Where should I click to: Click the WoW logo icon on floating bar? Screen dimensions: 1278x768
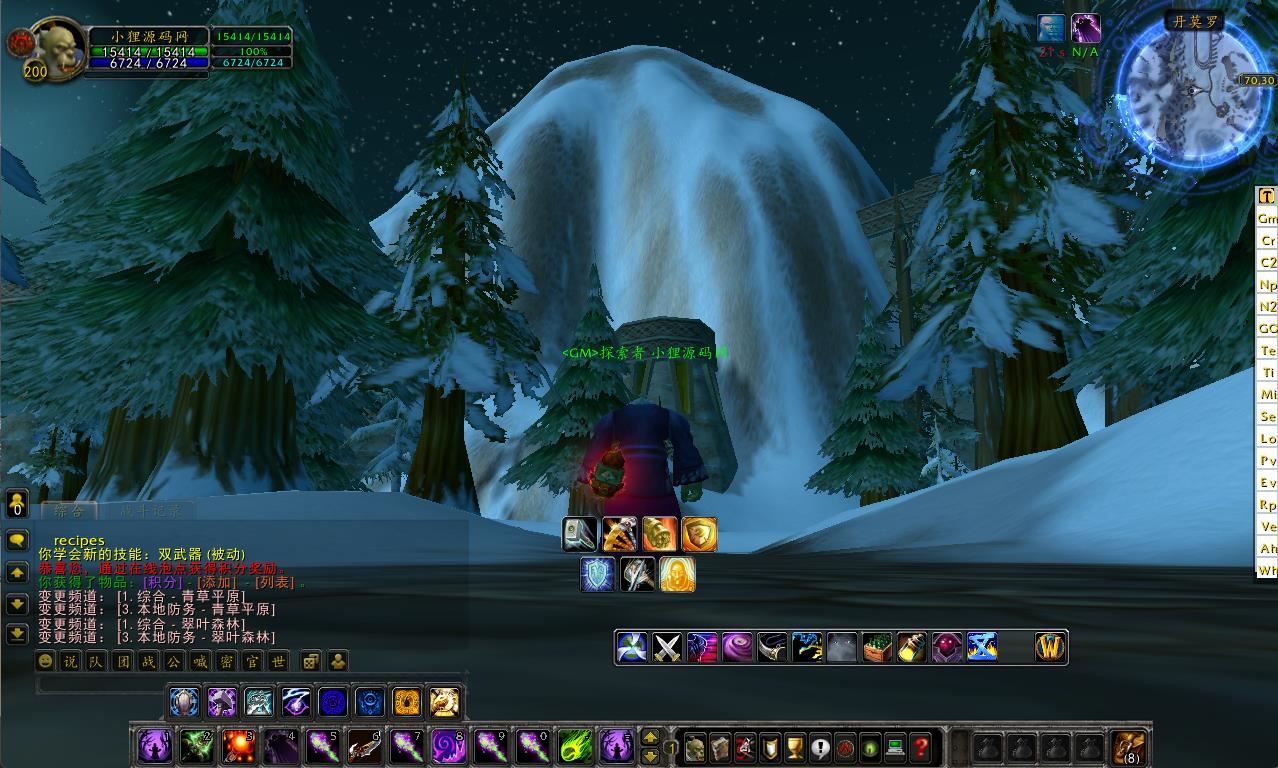[x=1050, y=647]
